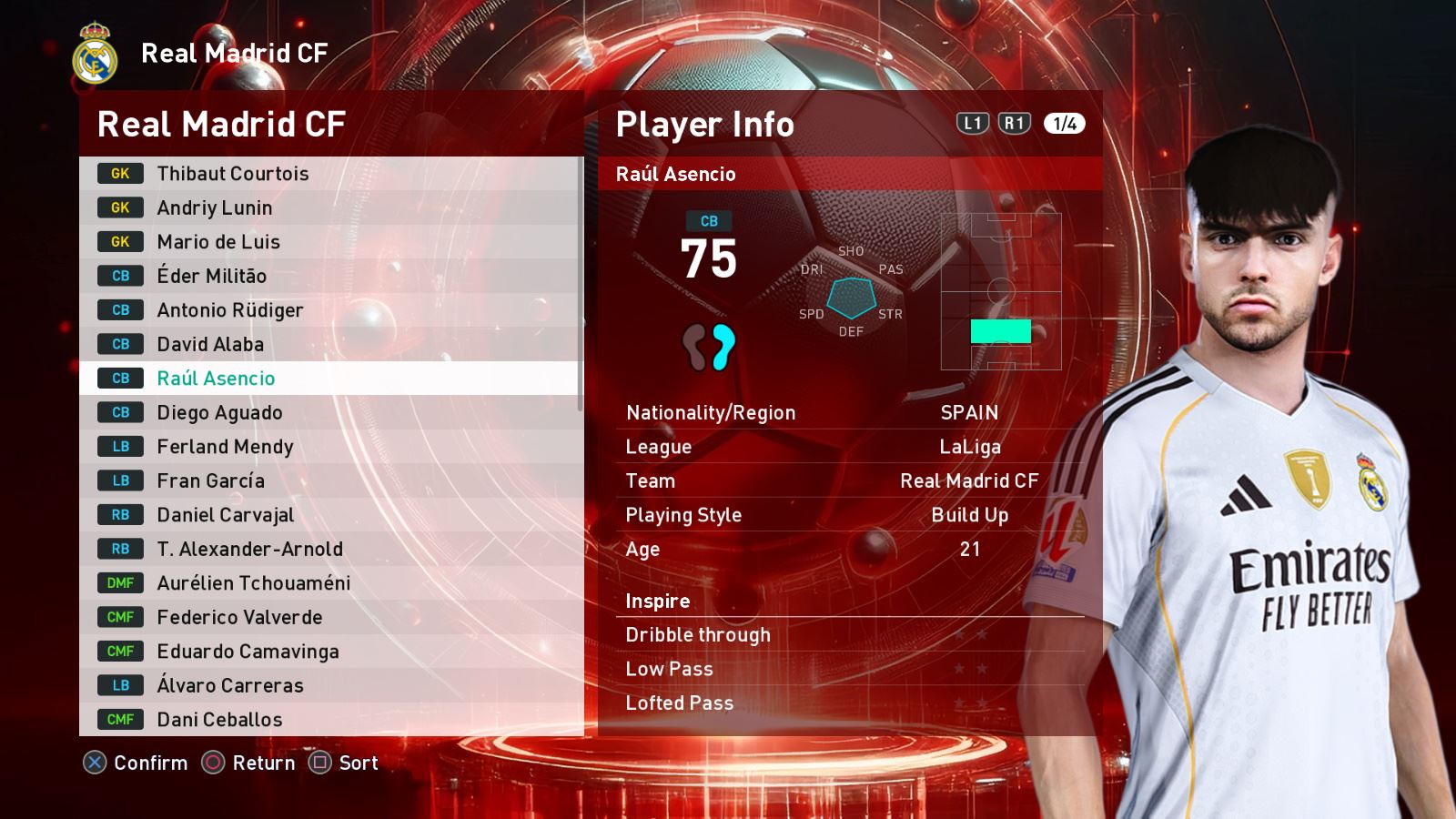This screenshot has width=1456, height=819.
Task: Select Federico Valverde's row
Action: click(x=328, y=617)
